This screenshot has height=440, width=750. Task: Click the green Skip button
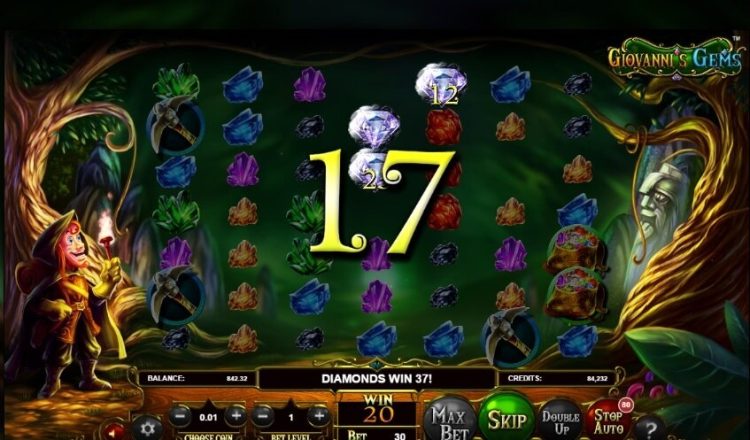[x=504, y=418]
